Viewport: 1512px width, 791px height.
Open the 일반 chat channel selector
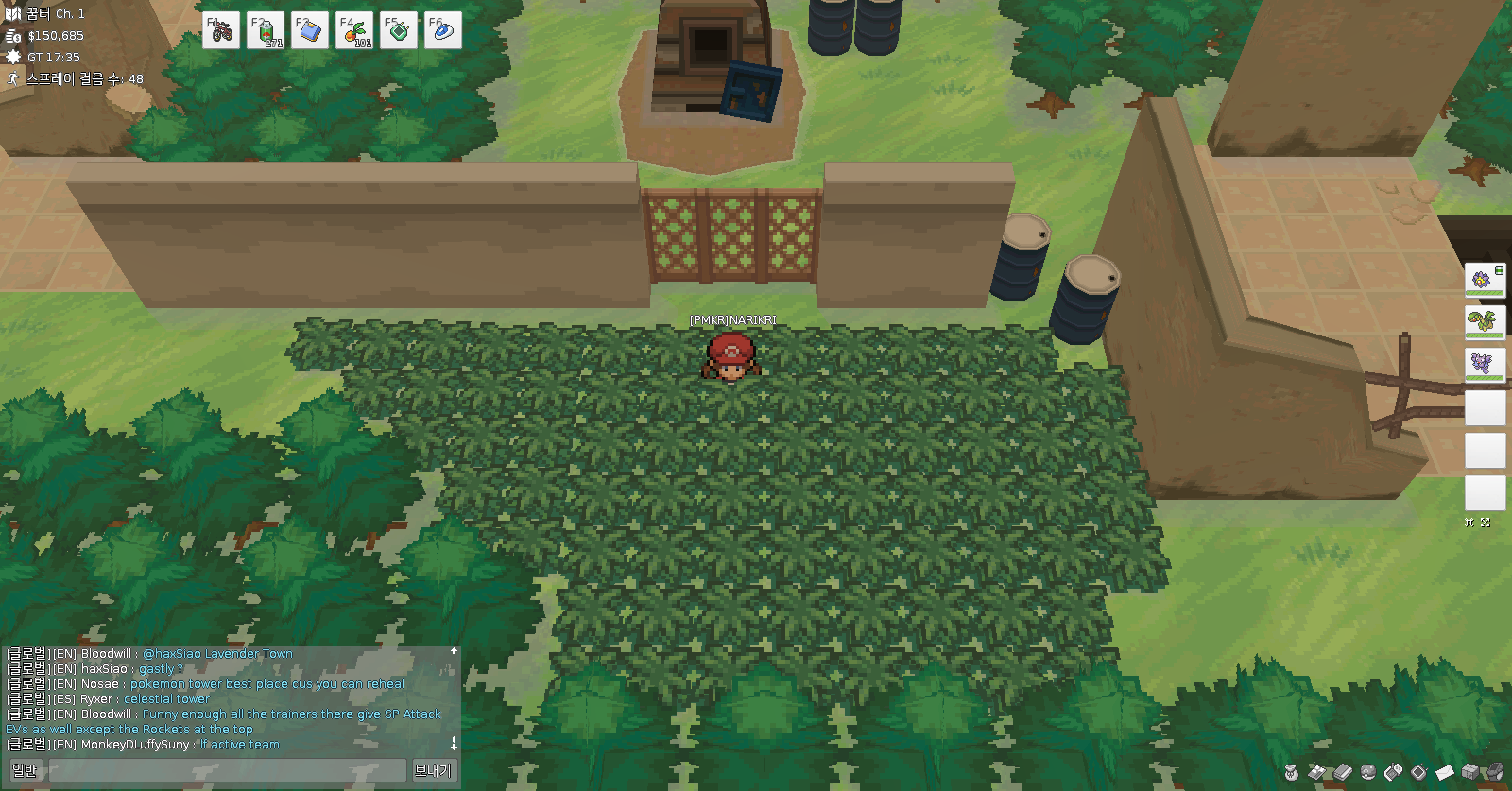pos(25,770)
